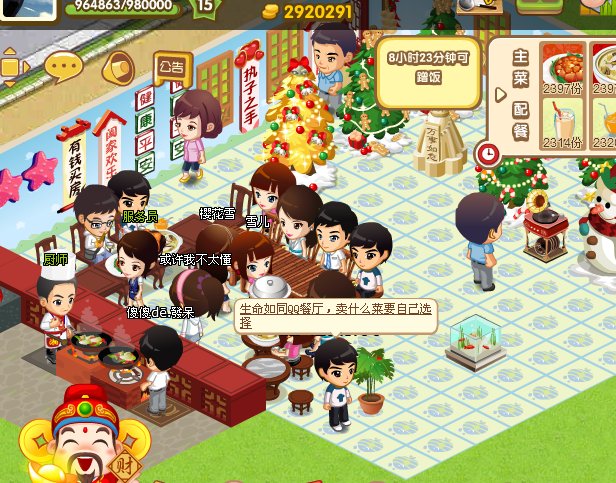Image resolution: width=616 pixels, height=483 pixels.
Task: Click the red clock timer icon
Action: [488, 154]
